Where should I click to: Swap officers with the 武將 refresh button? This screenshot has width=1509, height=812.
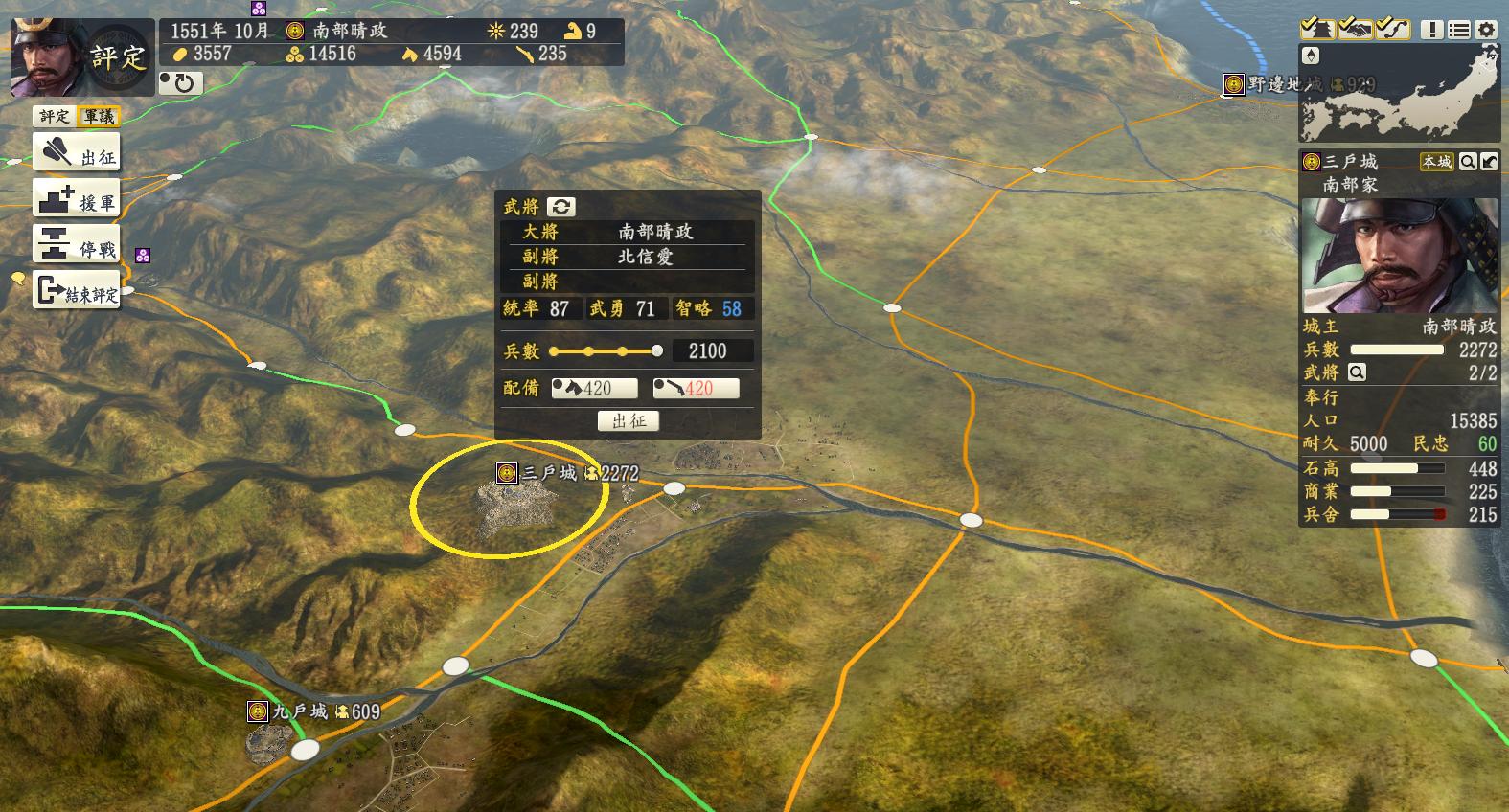click(x=560, y=207)
